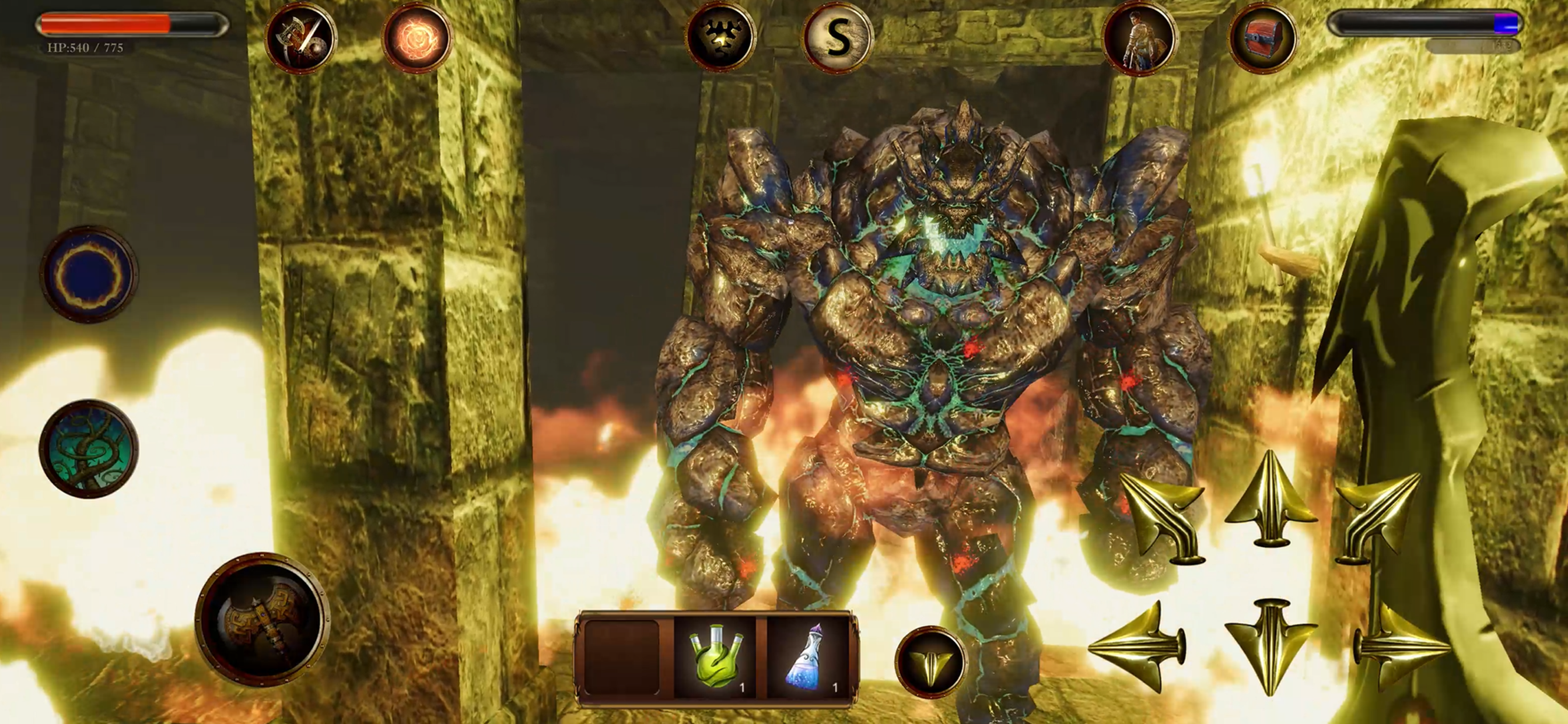Use the green potion flask slot

pyautogui.click(x=716, y=658)
